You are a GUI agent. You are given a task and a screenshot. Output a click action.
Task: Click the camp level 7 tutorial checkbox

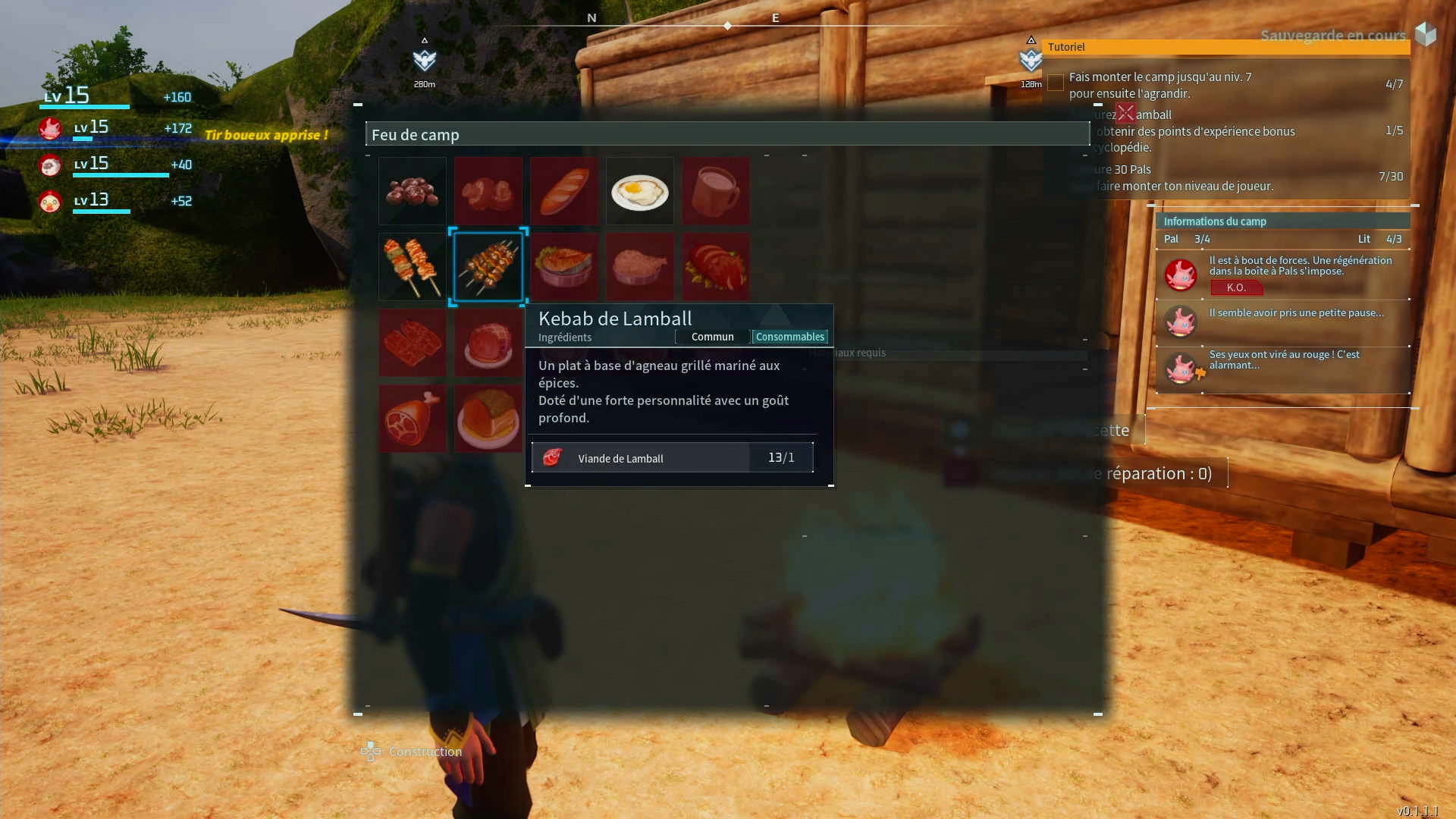(x=1055, y=83)
